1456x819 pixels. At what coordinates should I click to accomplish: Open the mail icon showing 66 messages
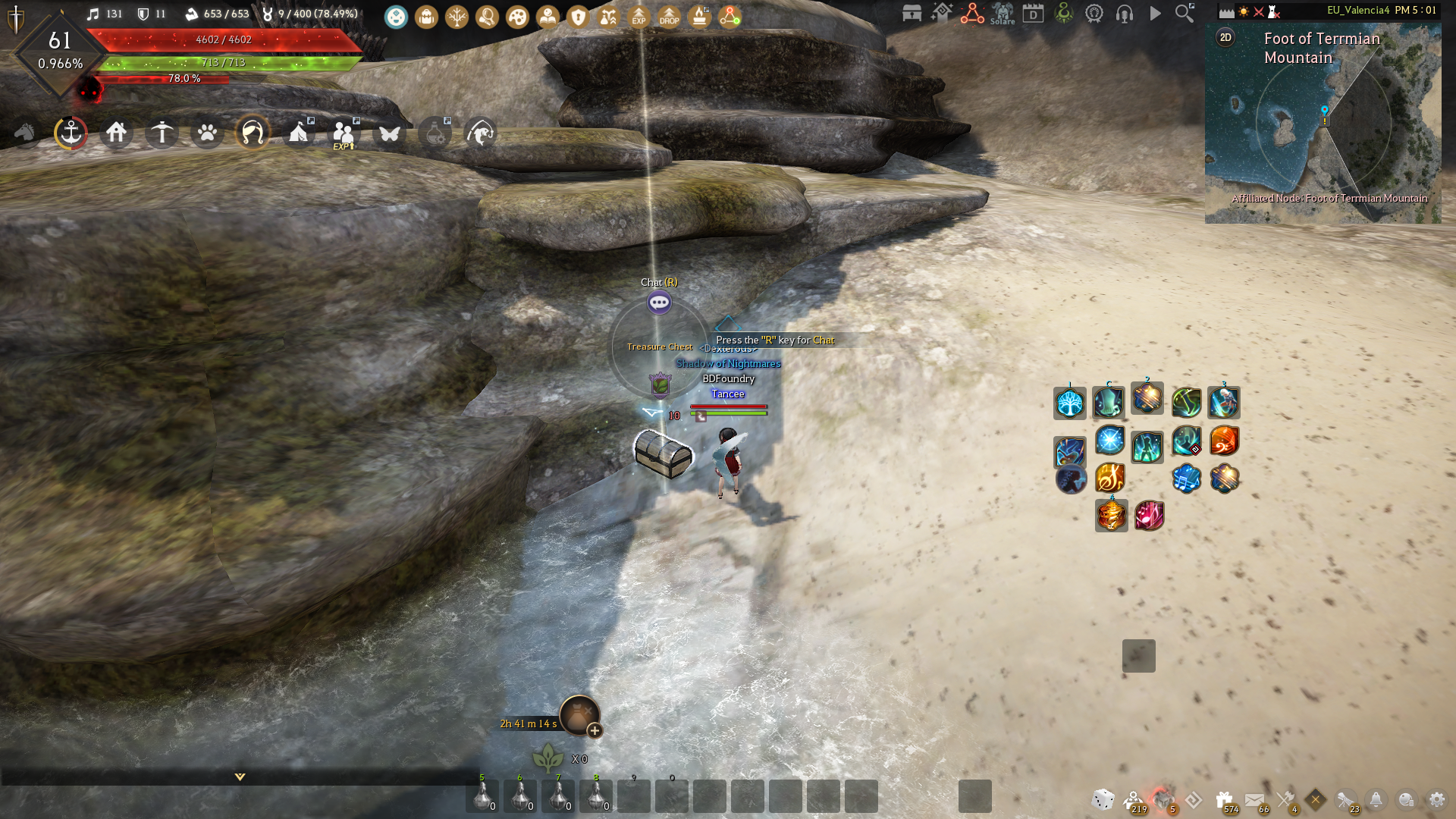pos(1254,799)
